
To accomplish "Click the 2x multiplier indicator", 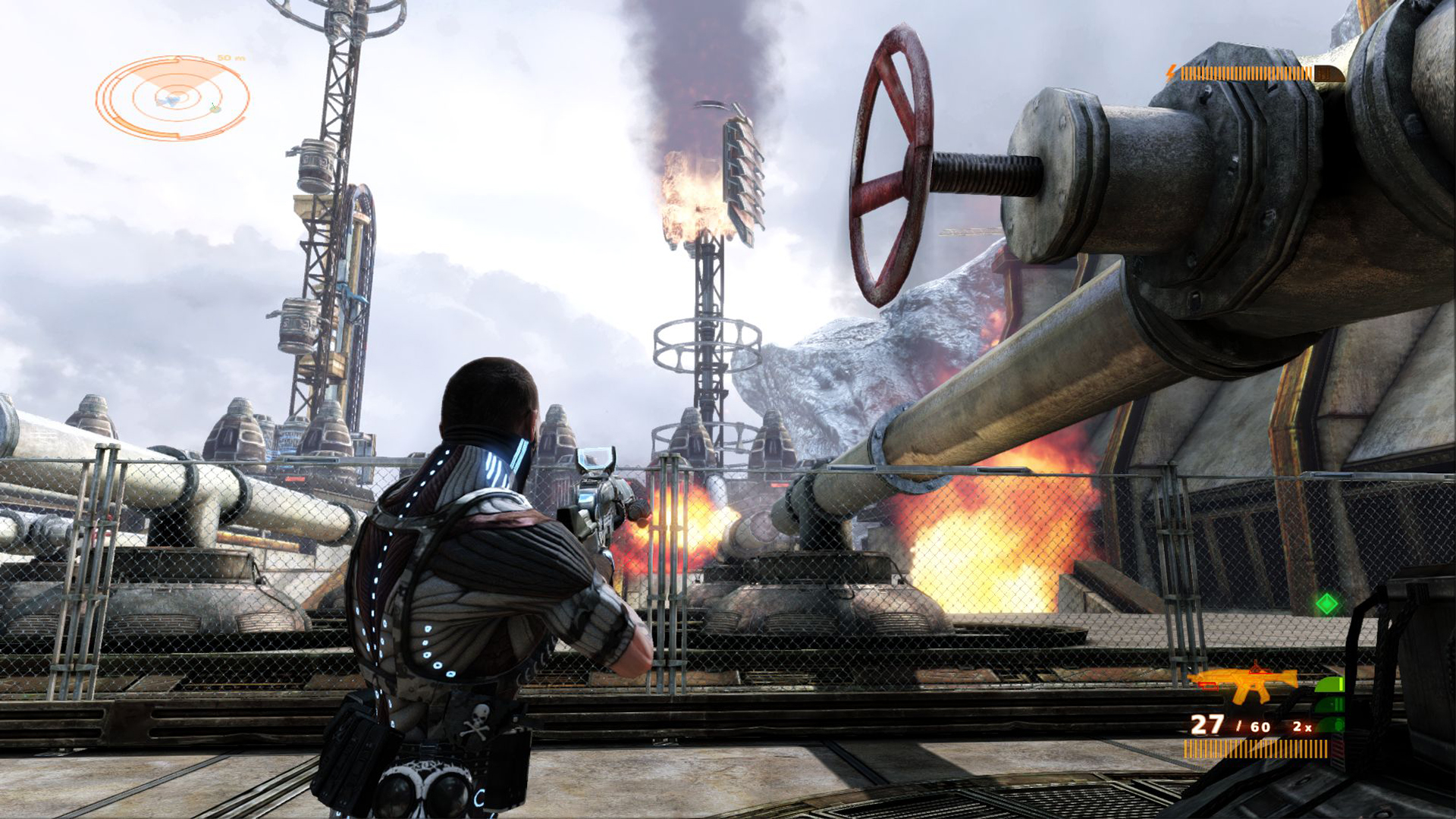I will coord(1301,726).
